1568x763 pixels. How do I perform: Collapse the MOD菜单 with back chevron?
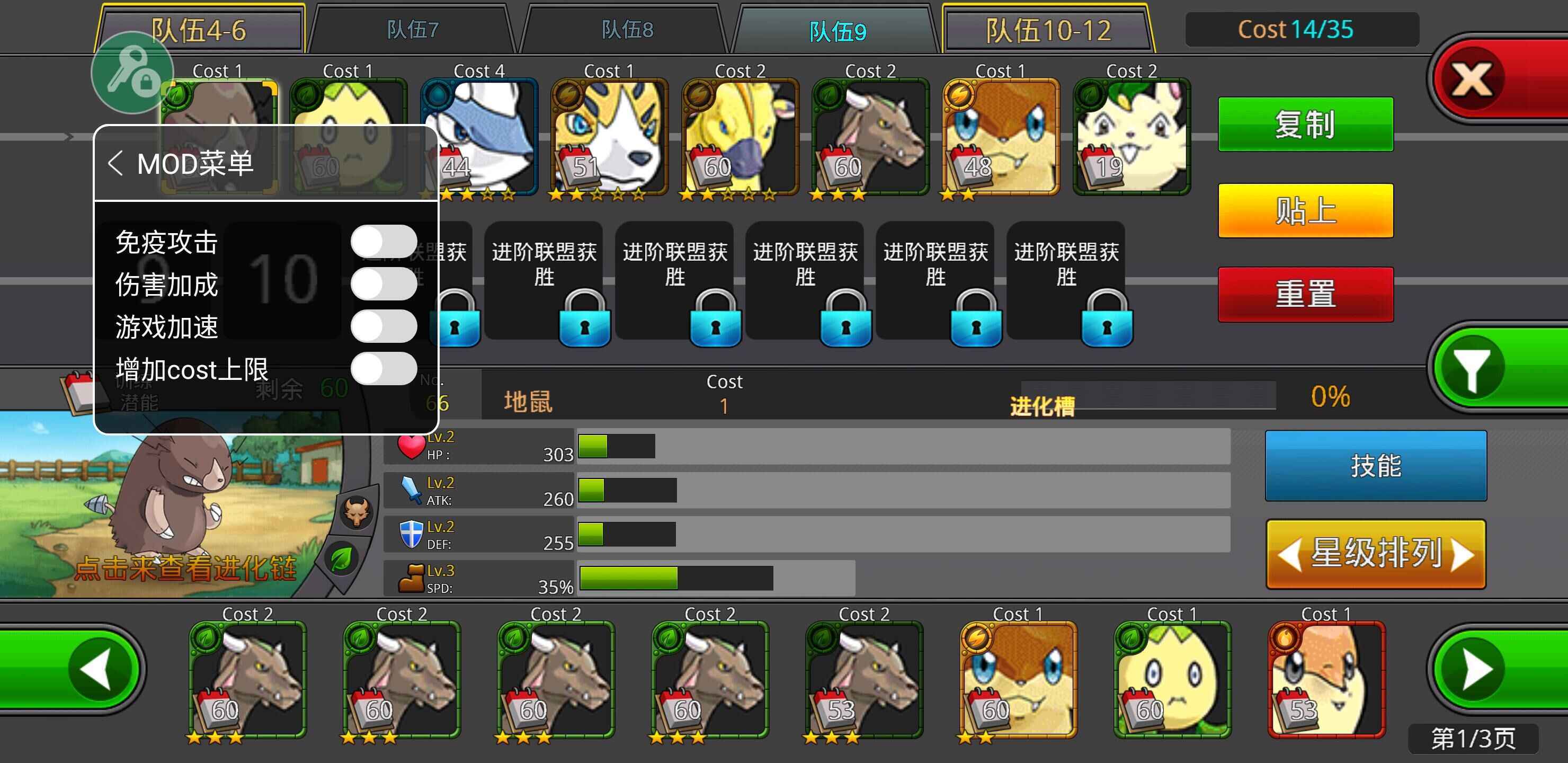pos(115,163)
